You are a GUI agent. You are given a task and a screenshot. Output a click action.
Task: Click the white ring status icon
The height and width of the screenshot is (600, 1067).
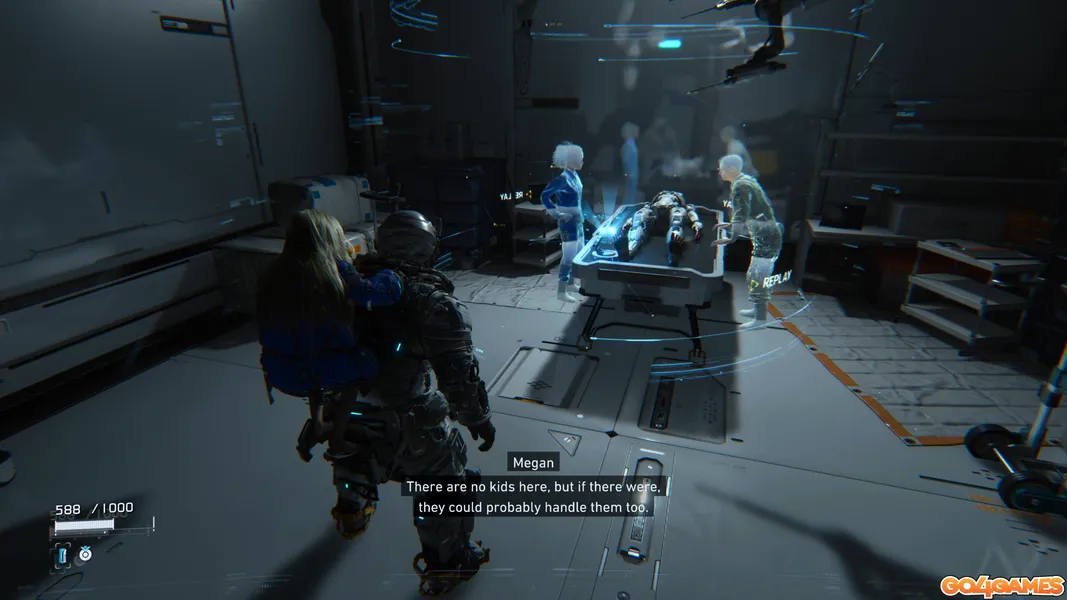click(x=85, y=553)
